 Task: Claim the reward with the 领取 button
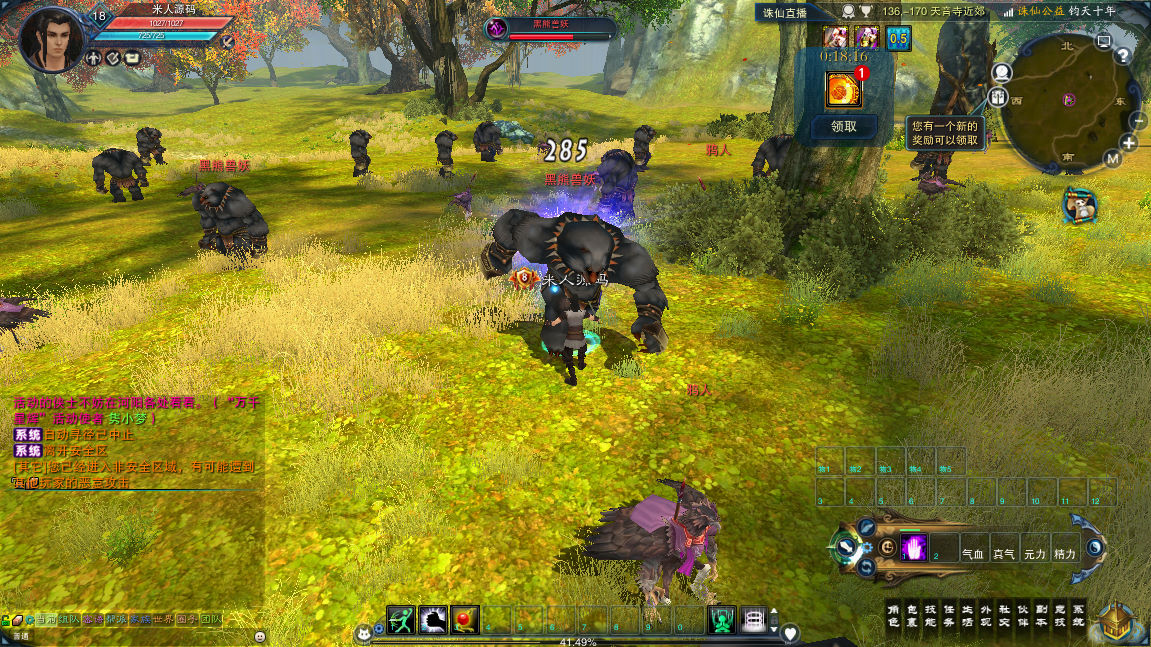pos(844,127)
